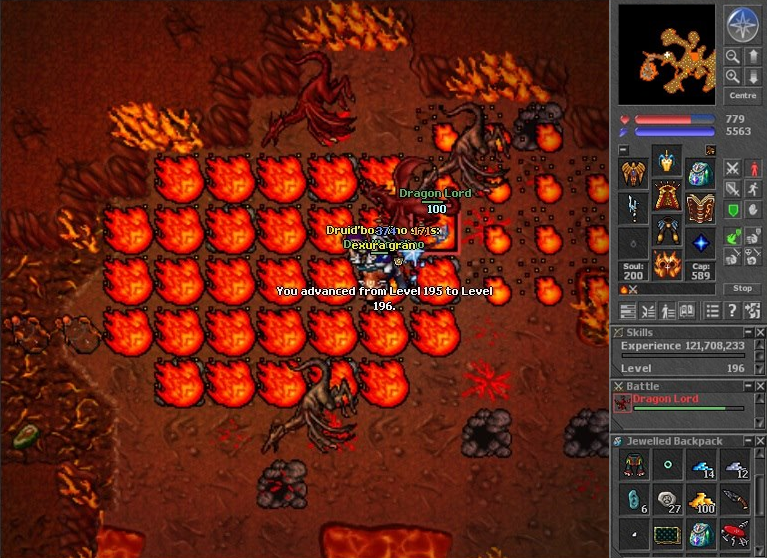Image resolution: width=767 pixels, height=558 pixels.
Task: Open the question mark help button
Action: pos(733,311)
